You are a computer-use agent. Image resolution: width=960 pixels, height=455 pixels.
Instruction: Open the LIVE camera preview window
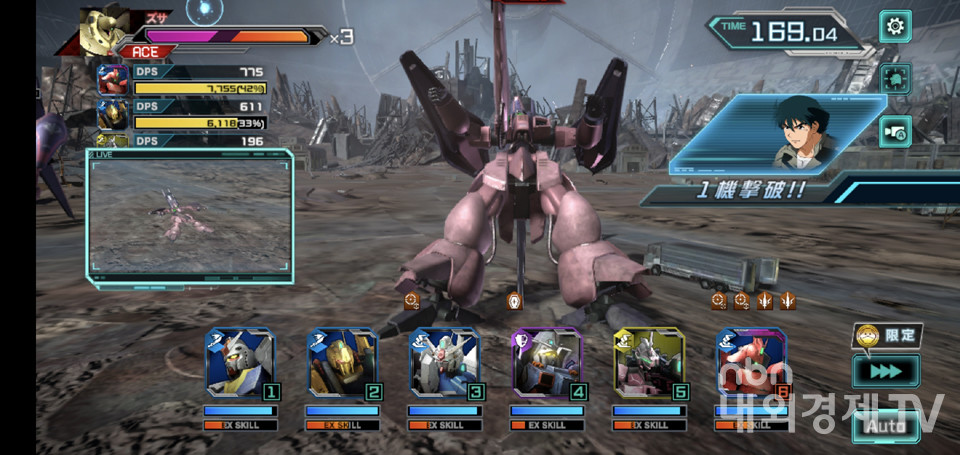pos(190,215)
